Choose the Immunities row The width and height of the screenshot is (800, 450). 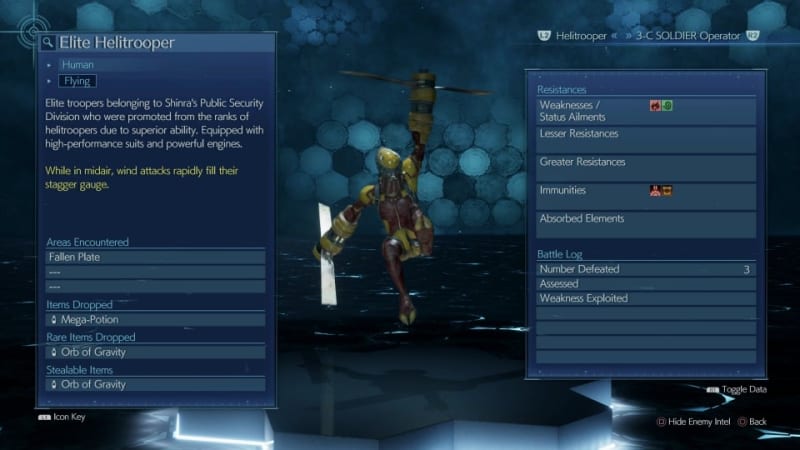coord(645,195)
